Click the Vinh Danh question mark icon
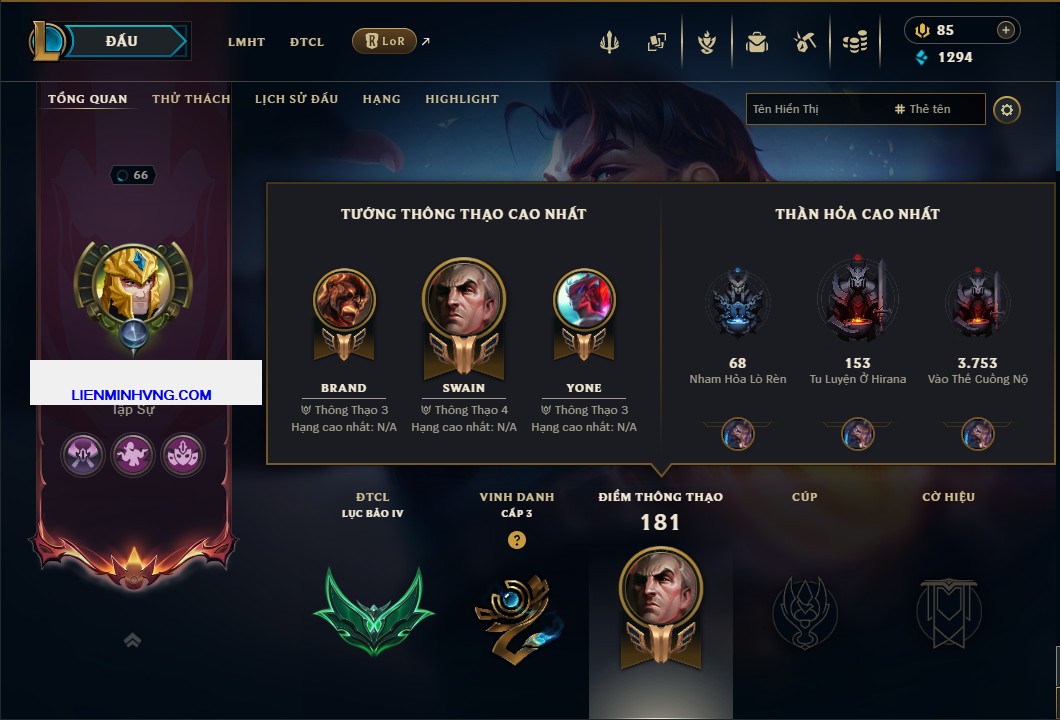The width and height of the screenshot is (1060, 720). point(516,540)
